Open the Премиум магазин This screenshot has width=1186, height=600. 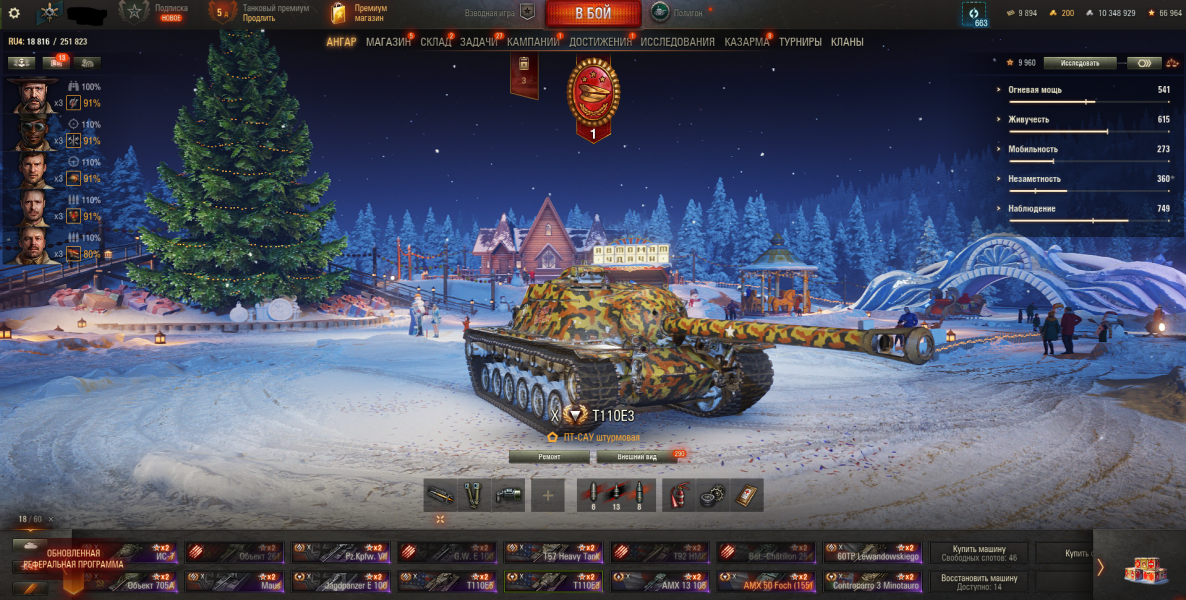pyautogui.click(x=360, y=13)
